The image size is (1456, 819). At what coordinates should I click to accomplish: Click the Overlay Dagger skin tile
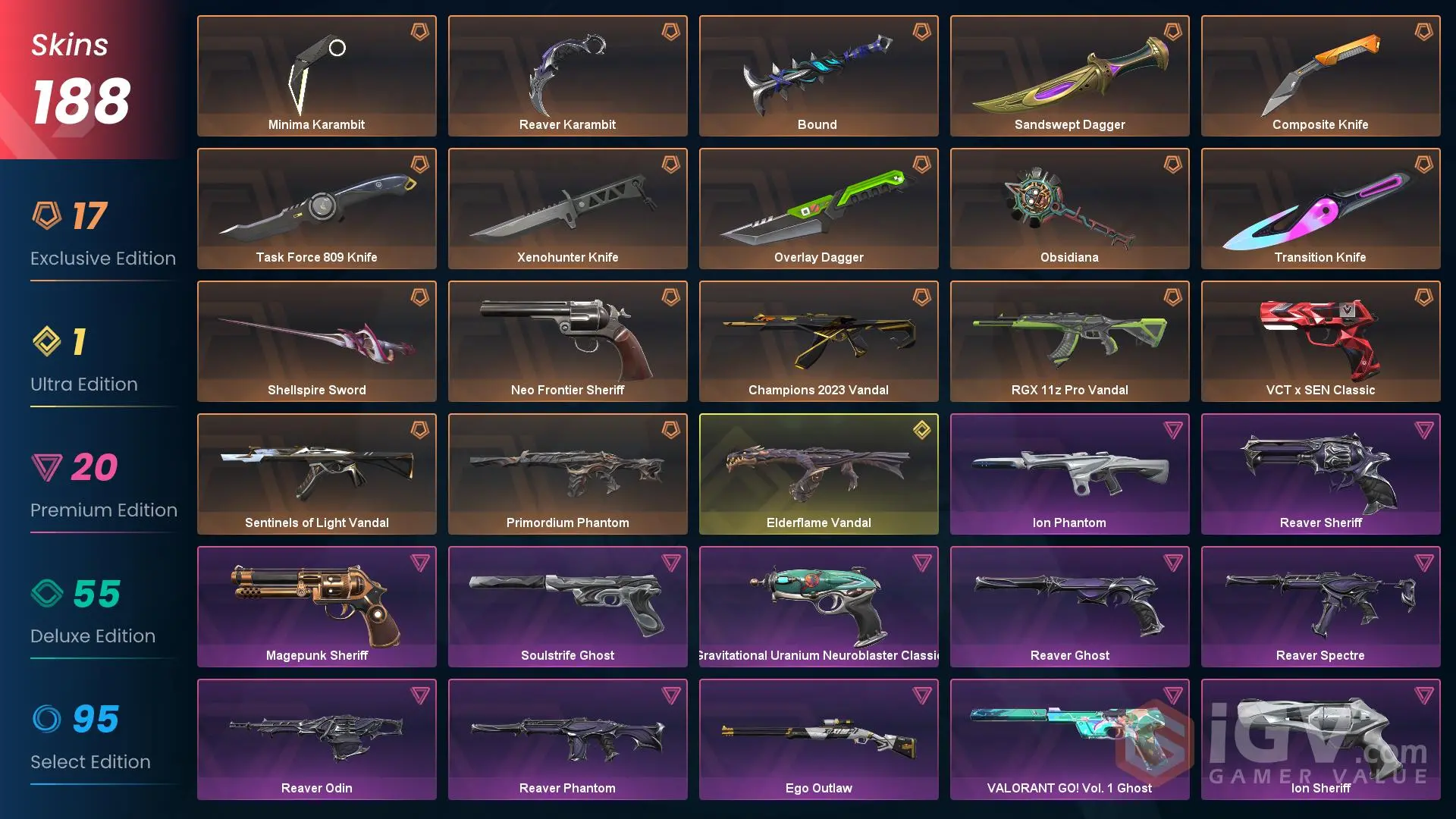point(818,209)
